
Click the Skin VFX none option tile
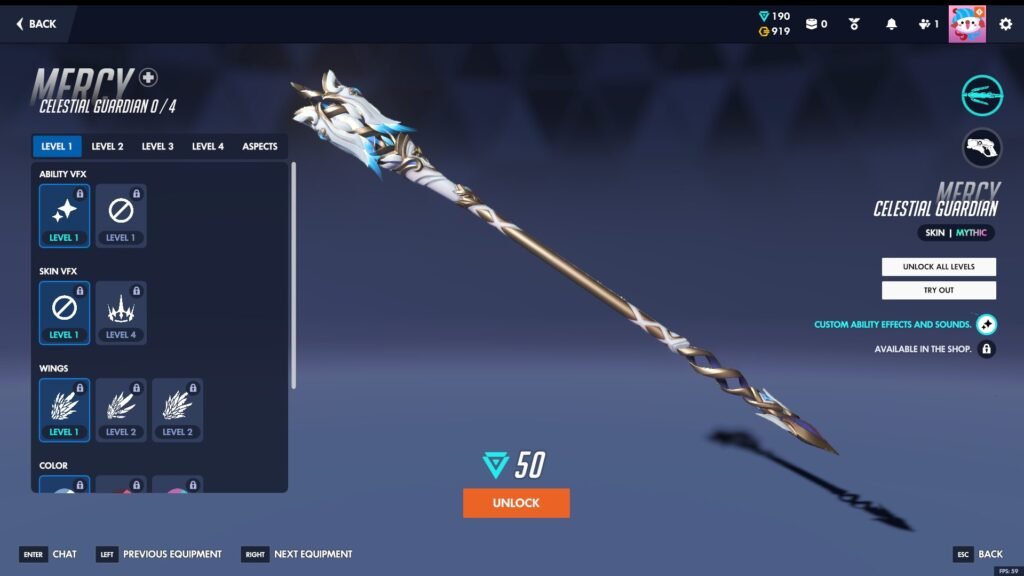(64, 312)
